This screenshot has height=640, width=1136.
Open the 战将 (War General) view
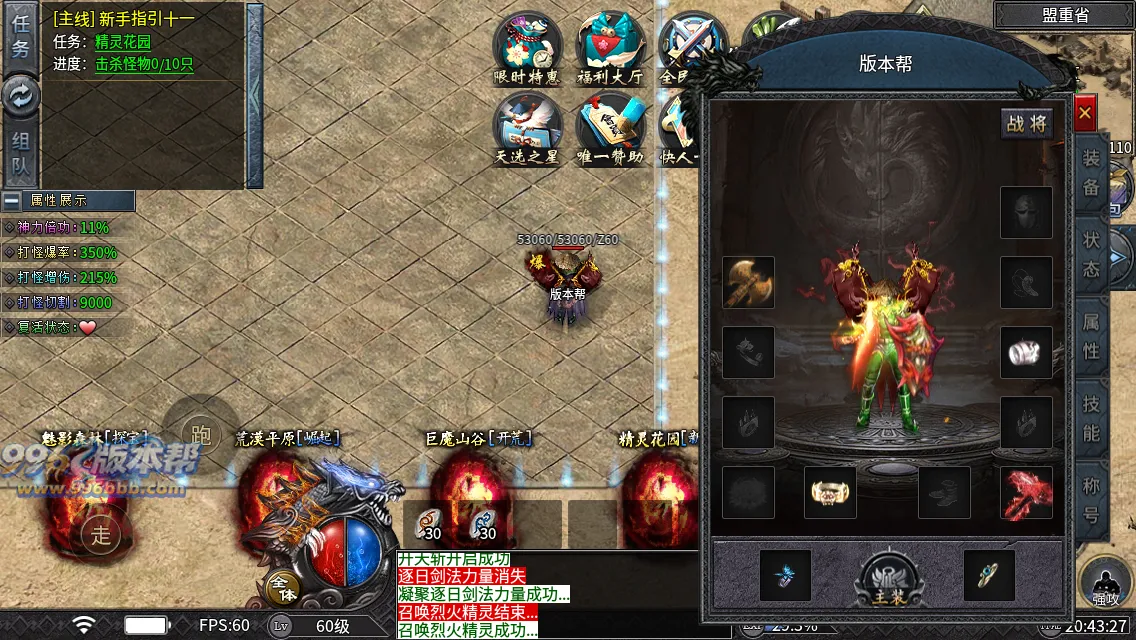coord(1027,123)
